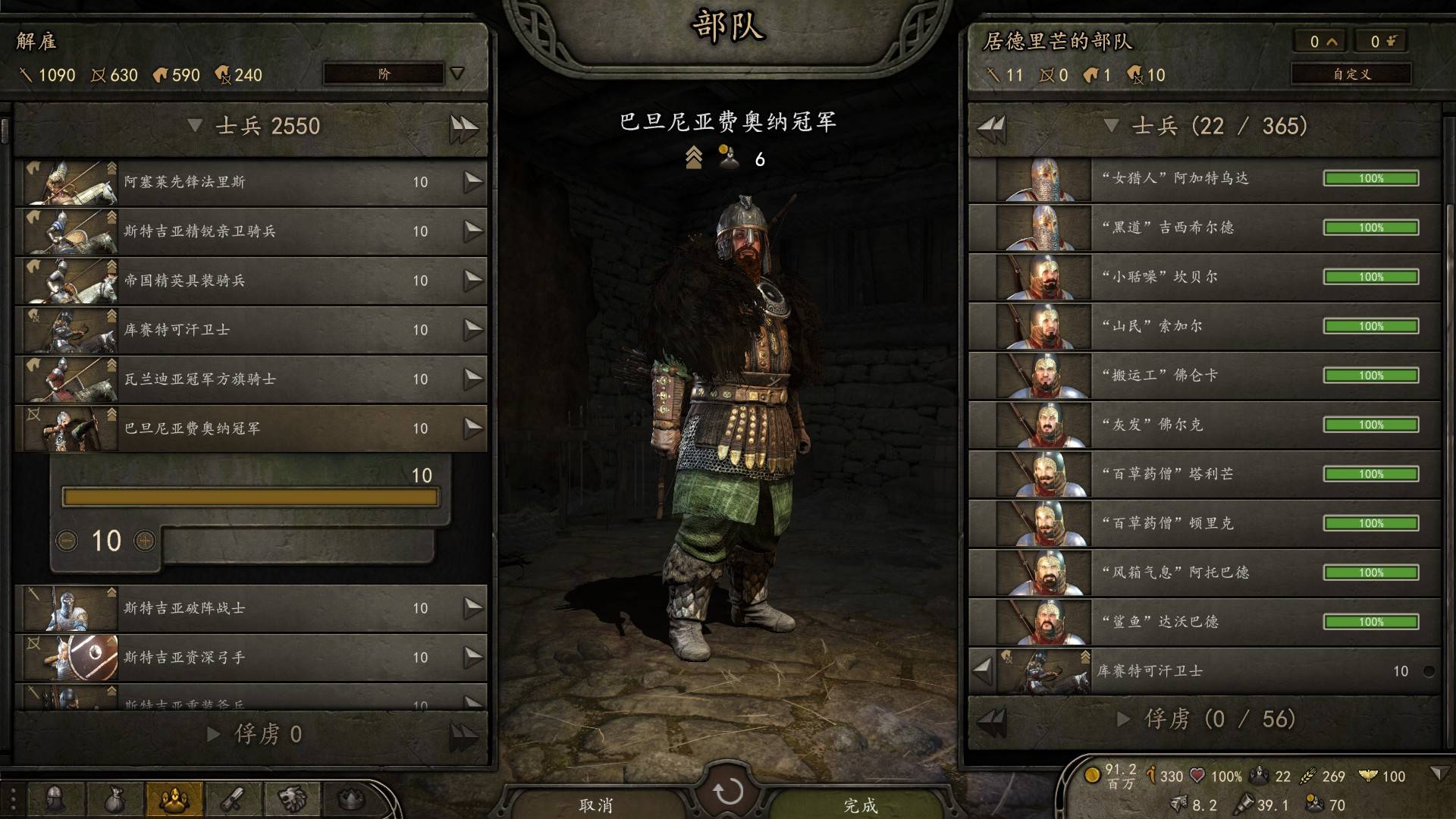The image size is (1456, 819).
Task: Decrease transfer amount with the minus button
Action: click(x=67, y=541)
